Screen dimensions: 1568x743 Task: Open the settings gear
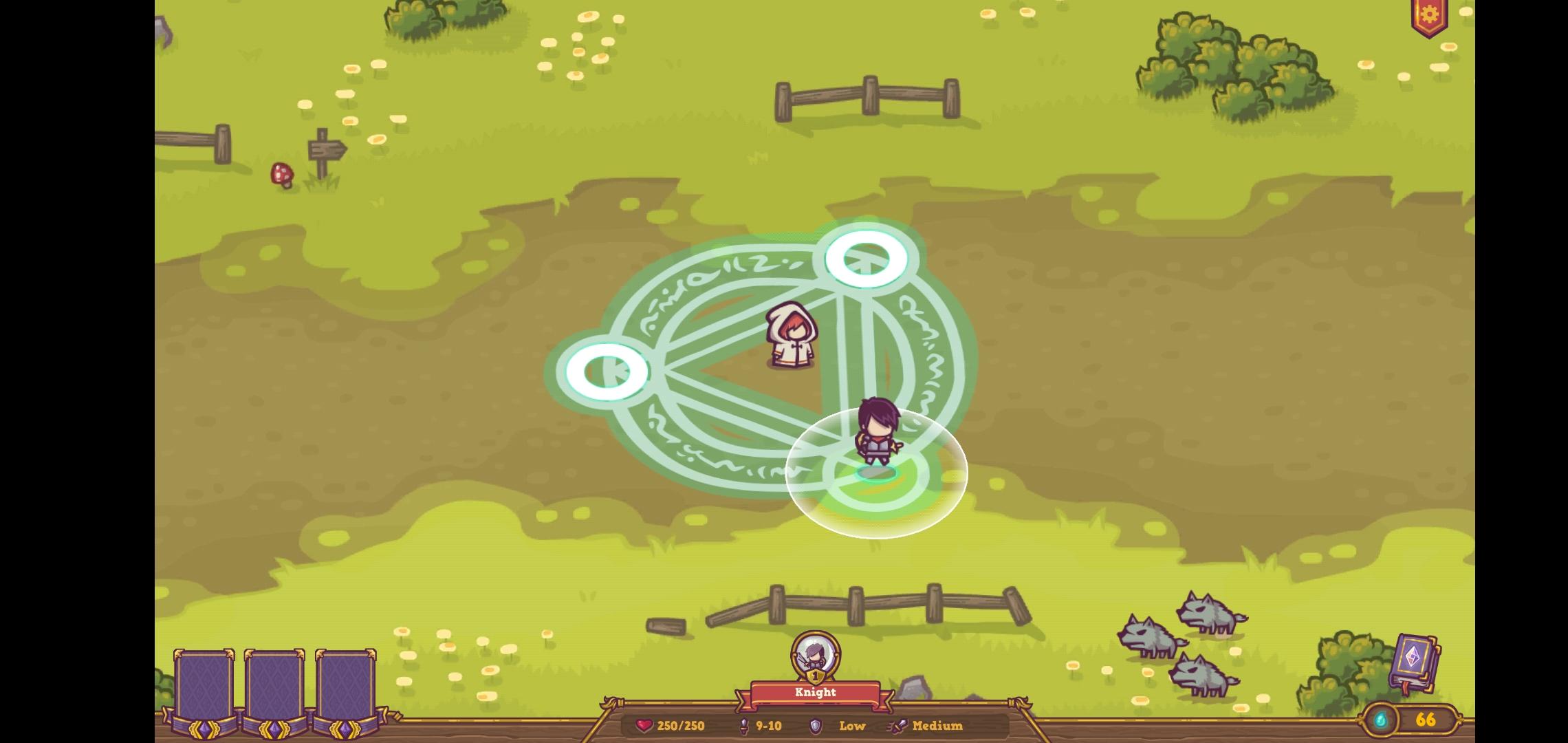1429,12
